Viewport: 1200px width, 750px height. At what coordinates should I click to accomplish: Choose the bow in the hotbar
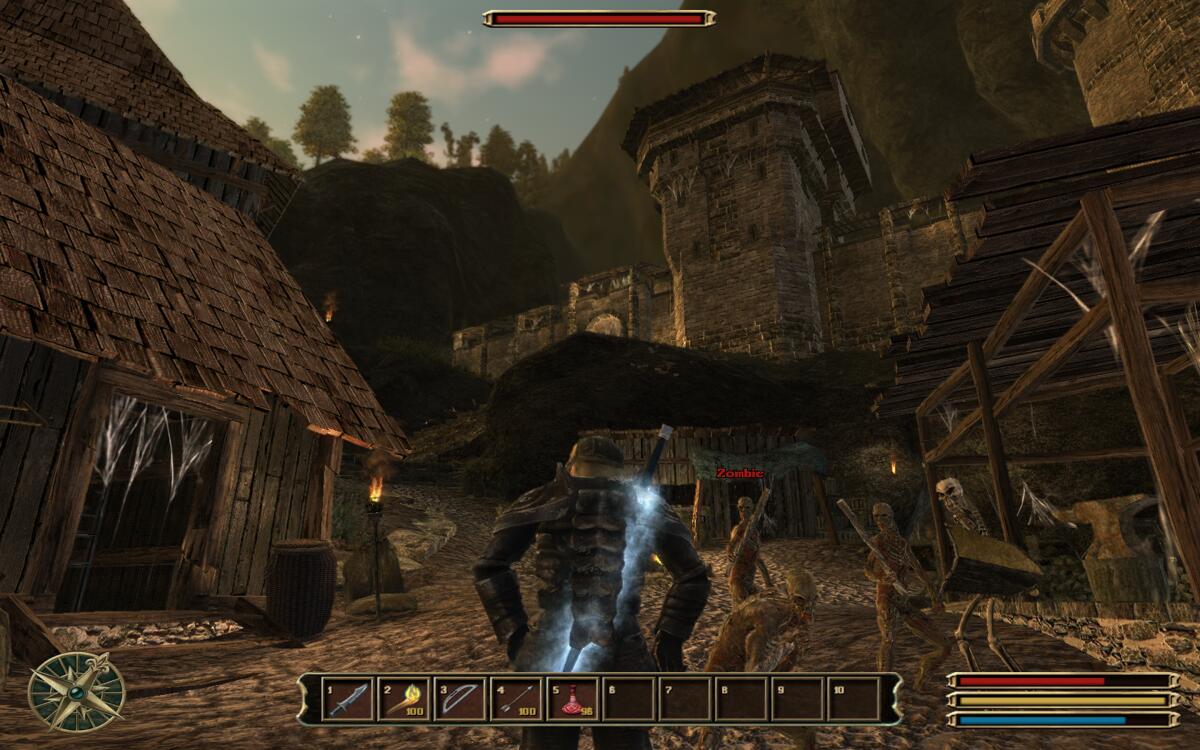tap(459, 698)
